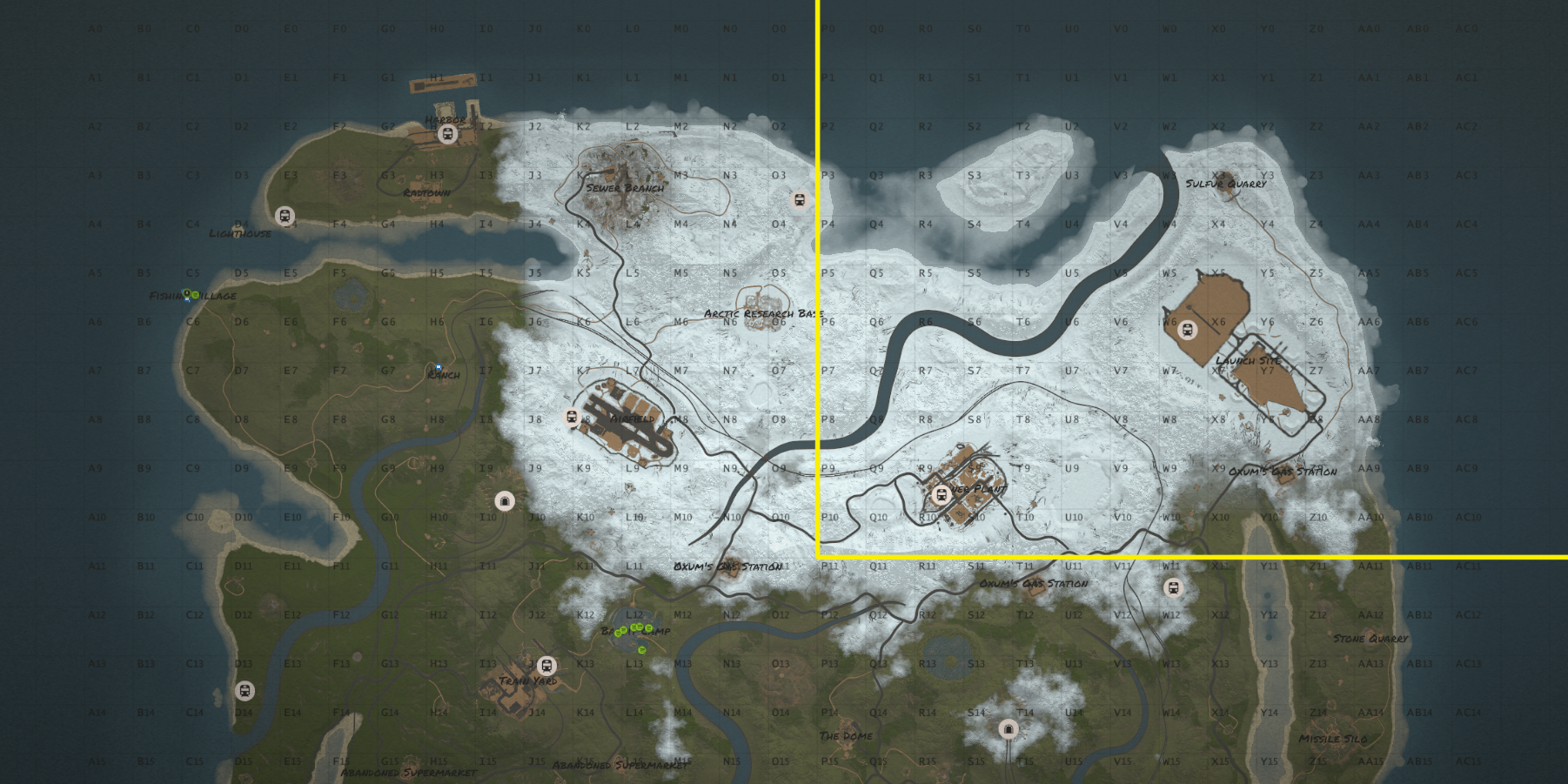Image resolution: width=1568 pixels, height=784 pixels.
Task: Choose the Power Plant train marker
Action: point(940,495)
